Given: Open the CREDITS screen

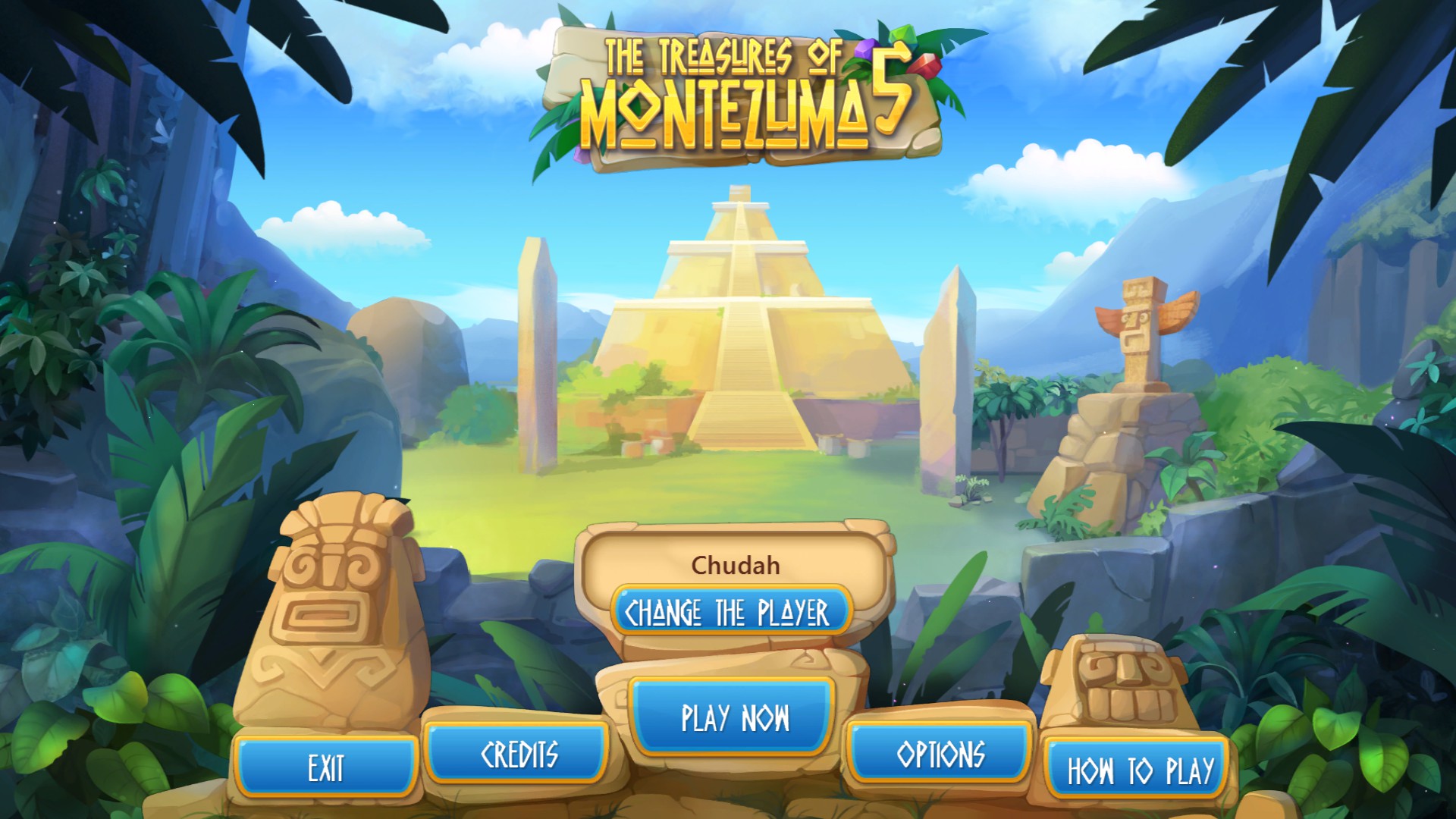Looking at the screenshot, I should point(520,755).
